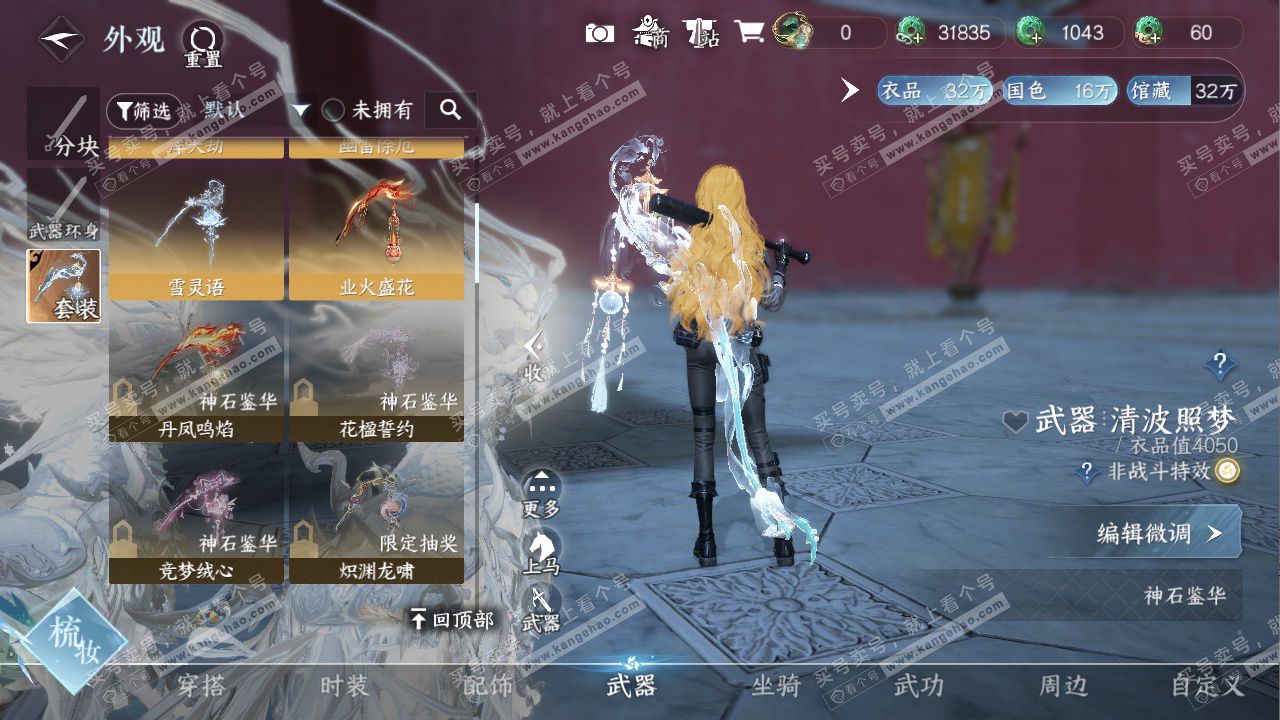1280x720 pixels.
Task: Collapse the panel with 收 arrow
Action: 535,356
